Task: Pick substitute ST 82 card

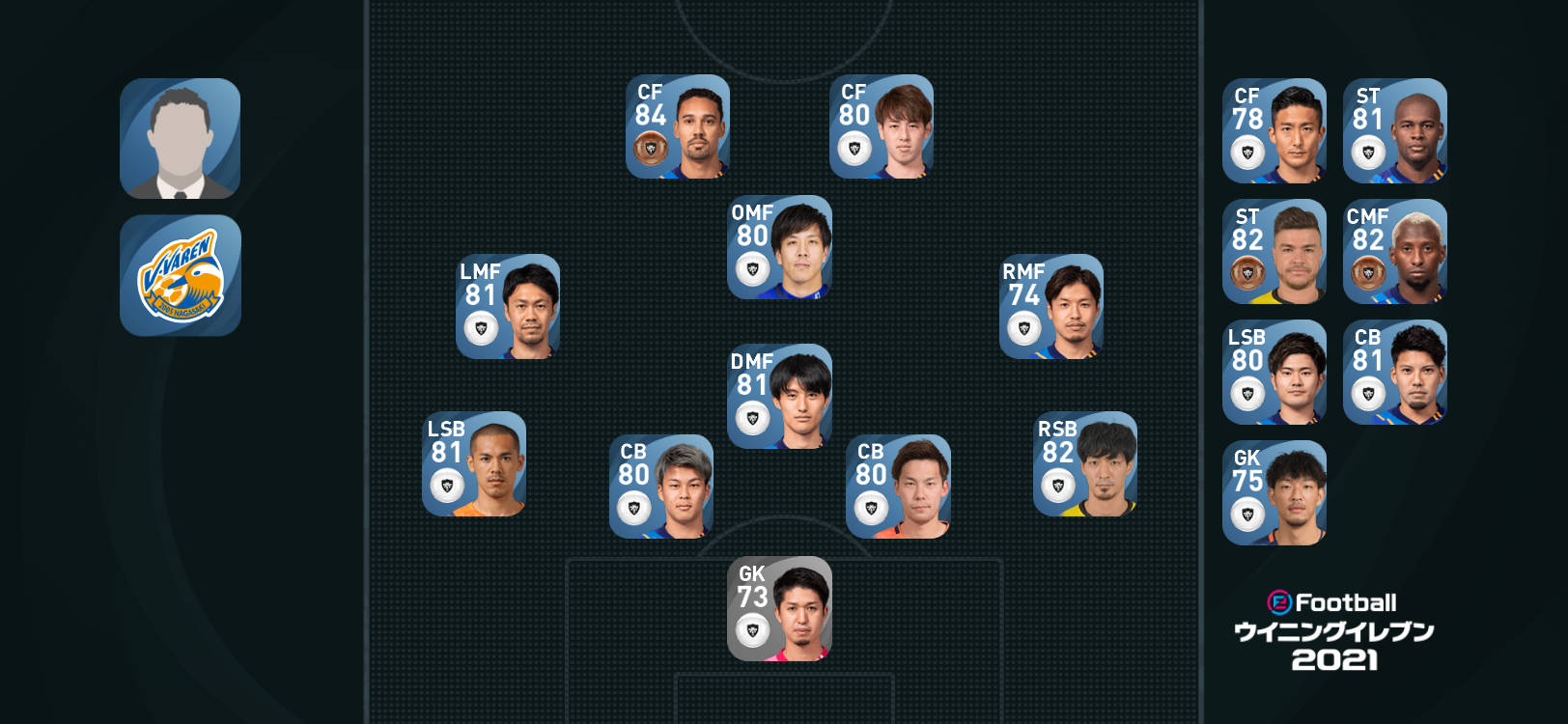Action: 1274,251
